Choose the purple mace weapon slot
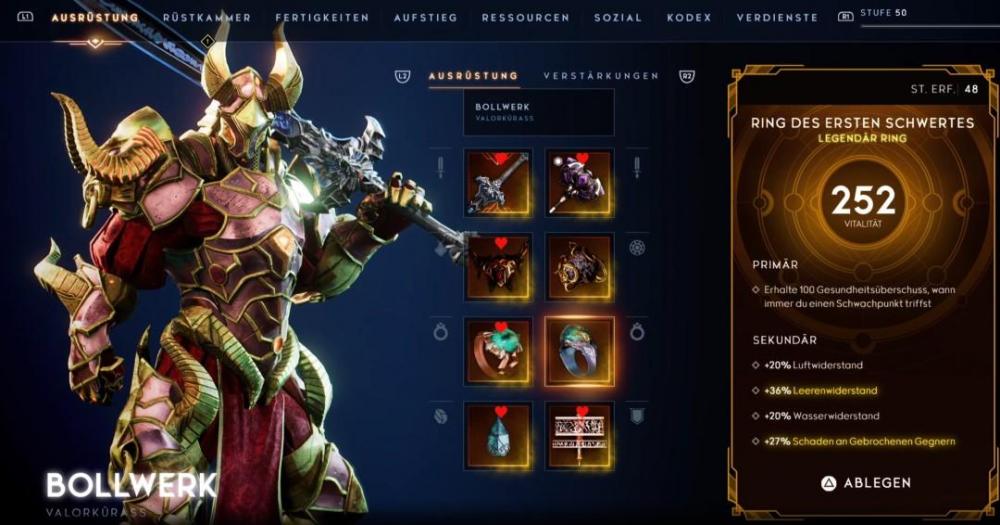 coord(579,183)
